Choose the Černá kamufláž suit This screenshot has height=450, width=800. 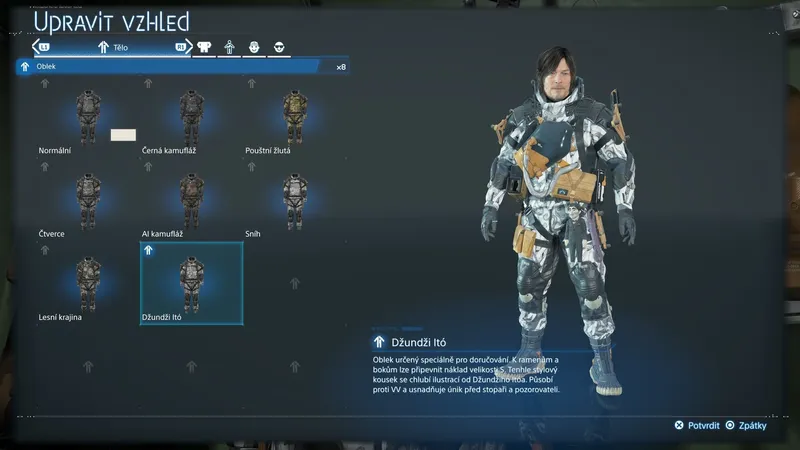(x=191, y=118)
